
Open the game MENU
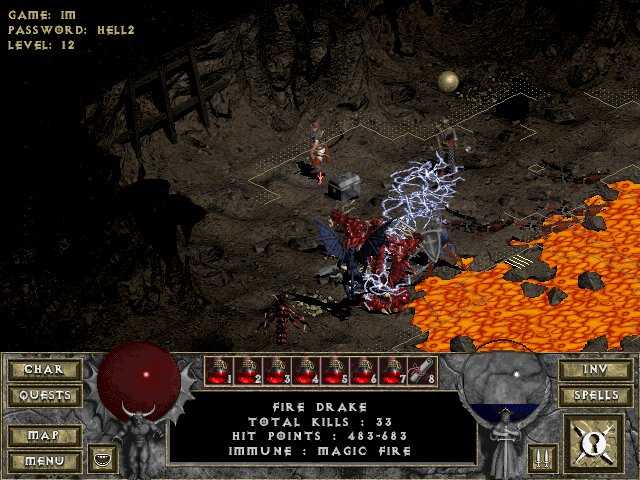tap(43, 461)
